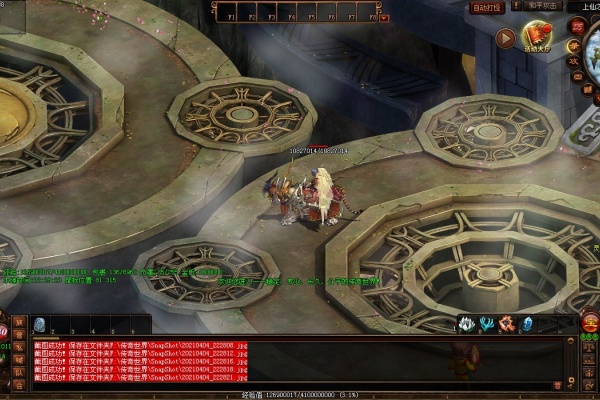Activate the blue ice crystal skill
Image resolution: width=600 pixels, height=400 pixels.
526,323
